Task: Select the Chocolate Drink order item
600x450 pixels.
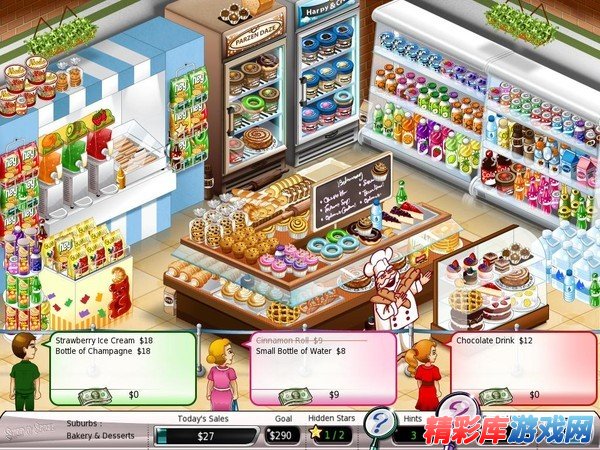Action: [493, 340]
